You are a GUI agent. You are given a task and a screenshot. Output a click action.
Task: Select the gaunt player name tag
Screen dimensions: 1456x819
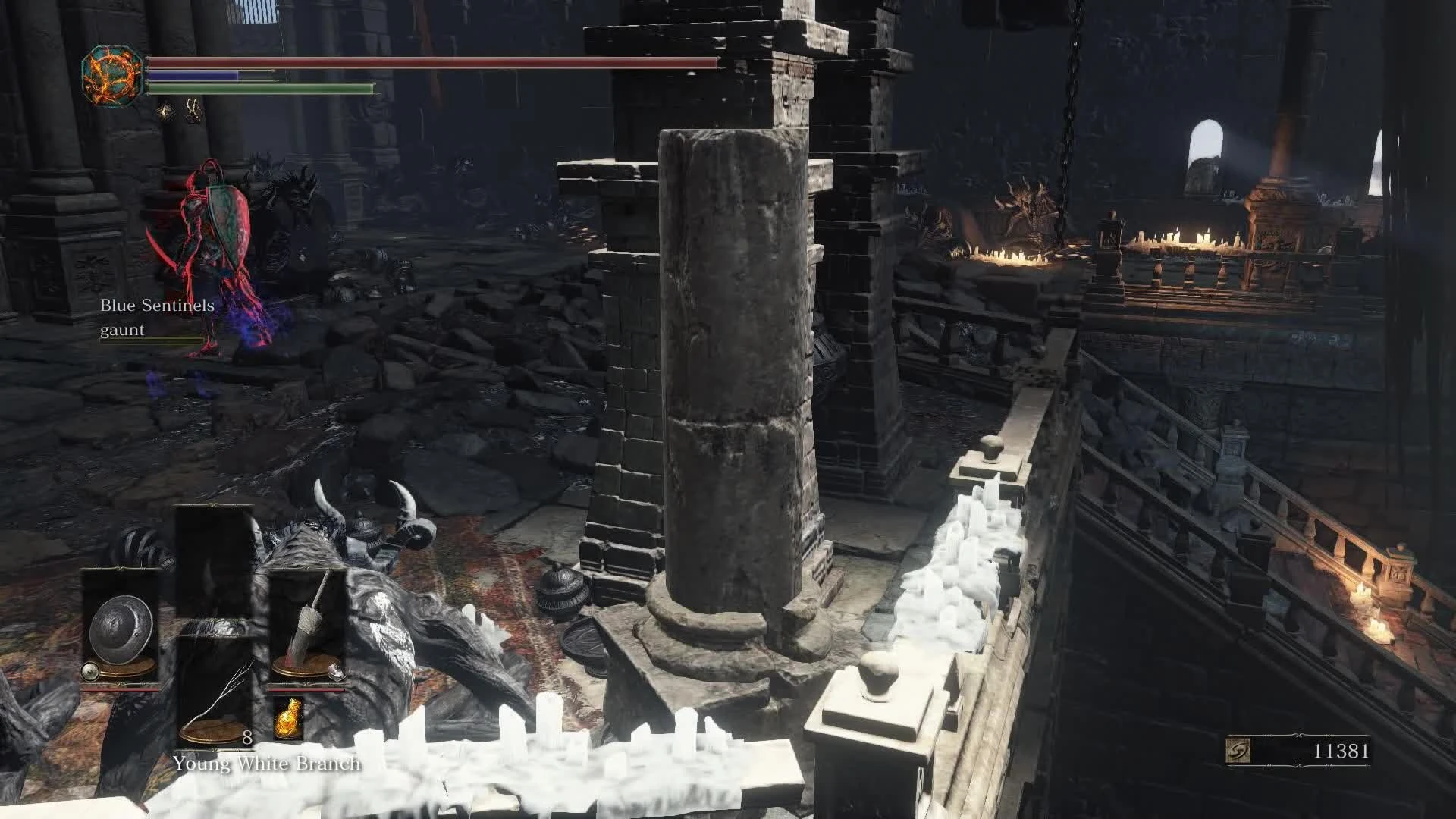[122, 329]
